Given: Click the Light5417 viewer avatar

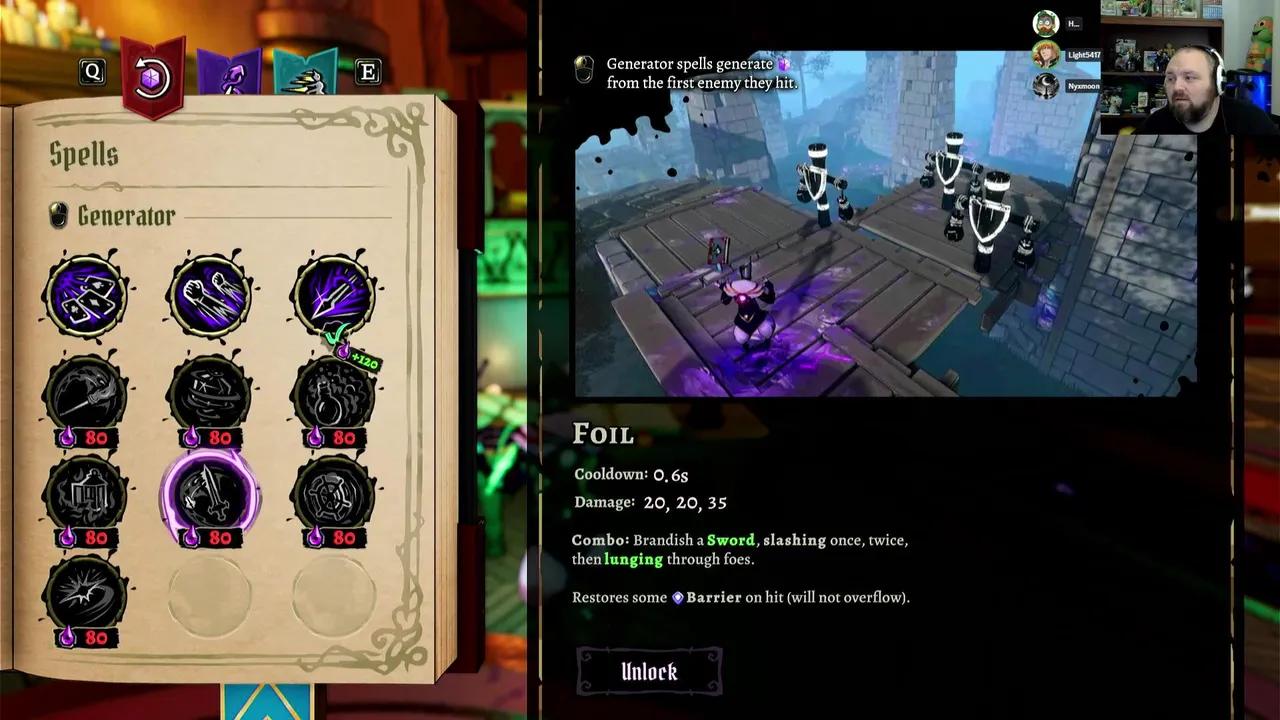Looking at the screenshot, I should (1048, 56).
